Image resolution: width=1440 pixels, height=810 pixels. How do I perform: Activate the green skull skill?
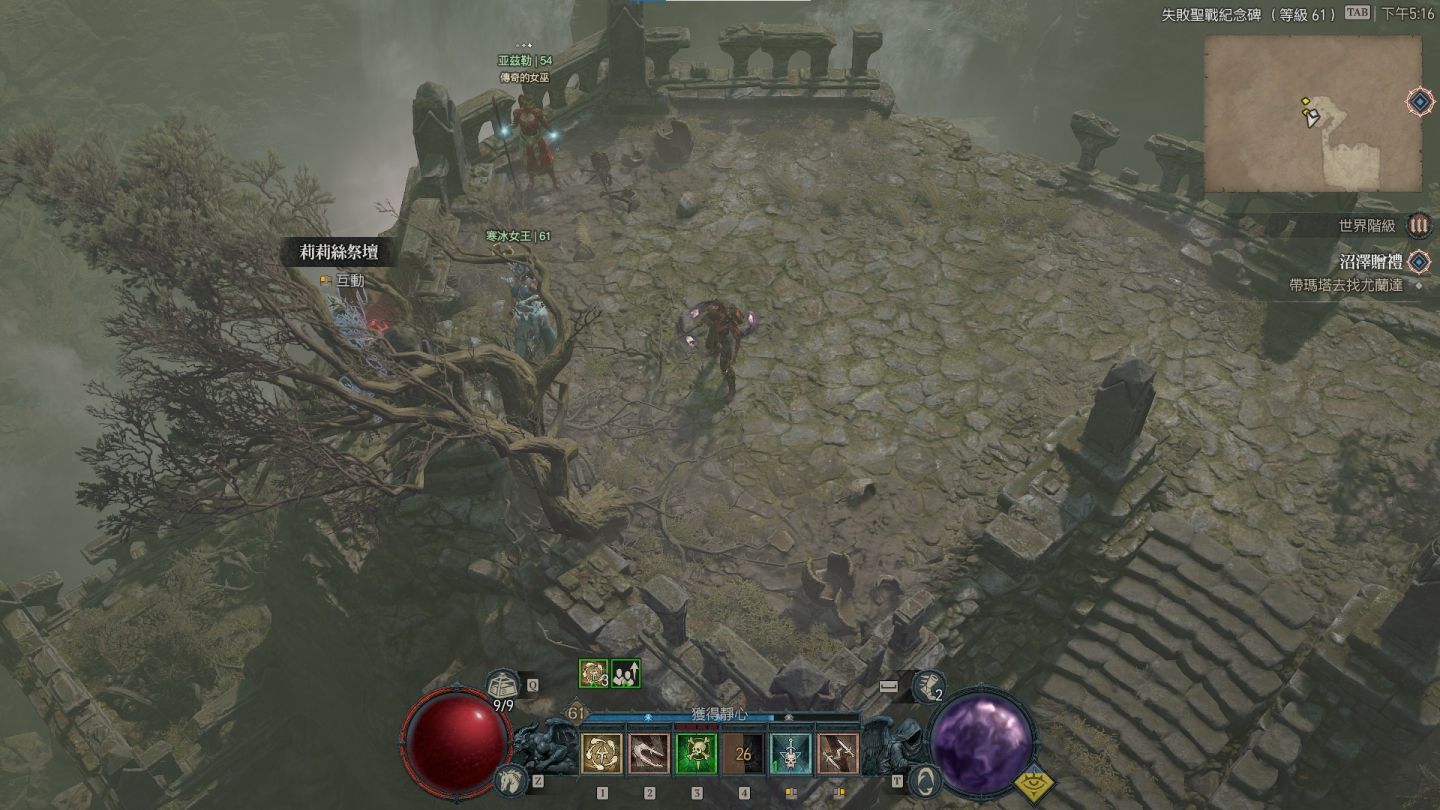696,754
